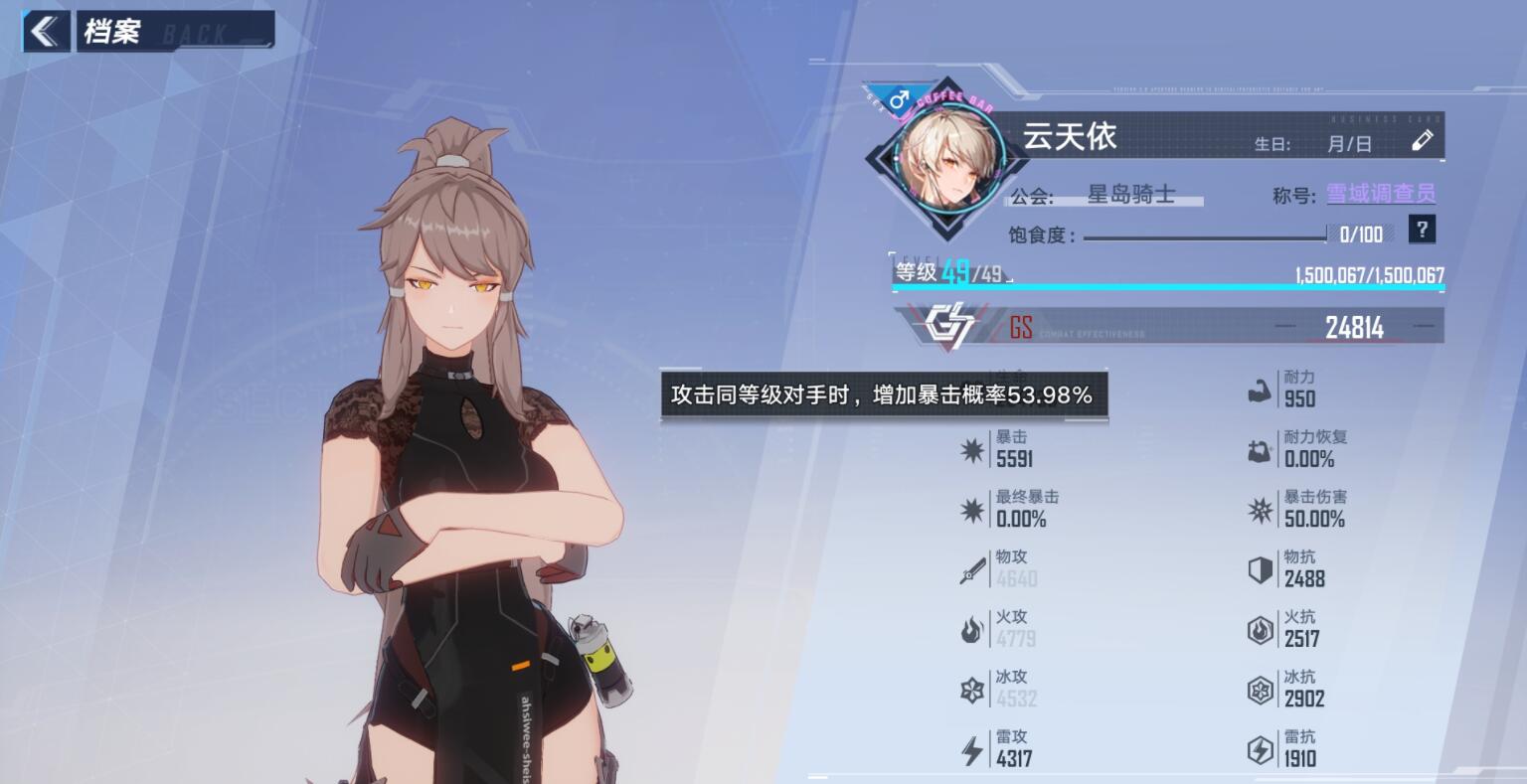1527x784 pixels.
Task: Click the 雪域调查员 title link
Action: pyautogui.click(x=1381, y=195)
